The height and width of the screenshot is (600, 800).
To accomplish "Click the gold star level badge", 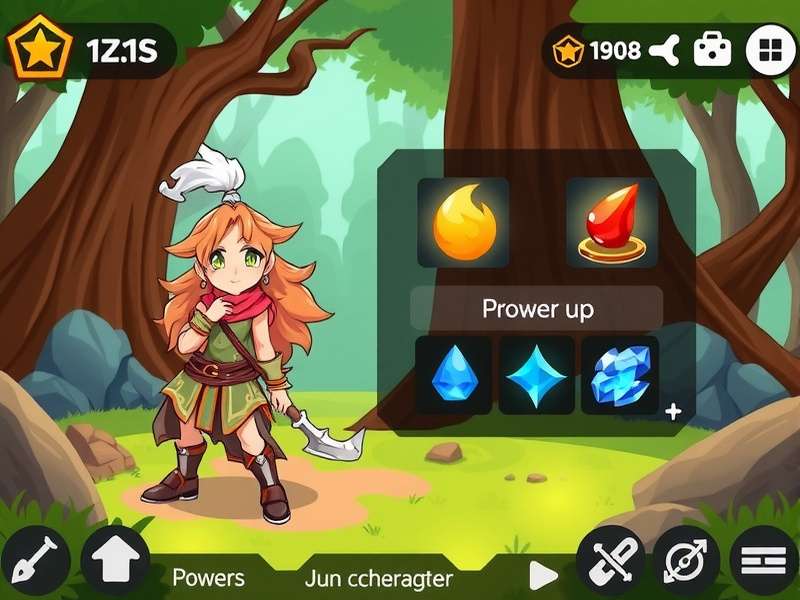I will tap(40, 48).
